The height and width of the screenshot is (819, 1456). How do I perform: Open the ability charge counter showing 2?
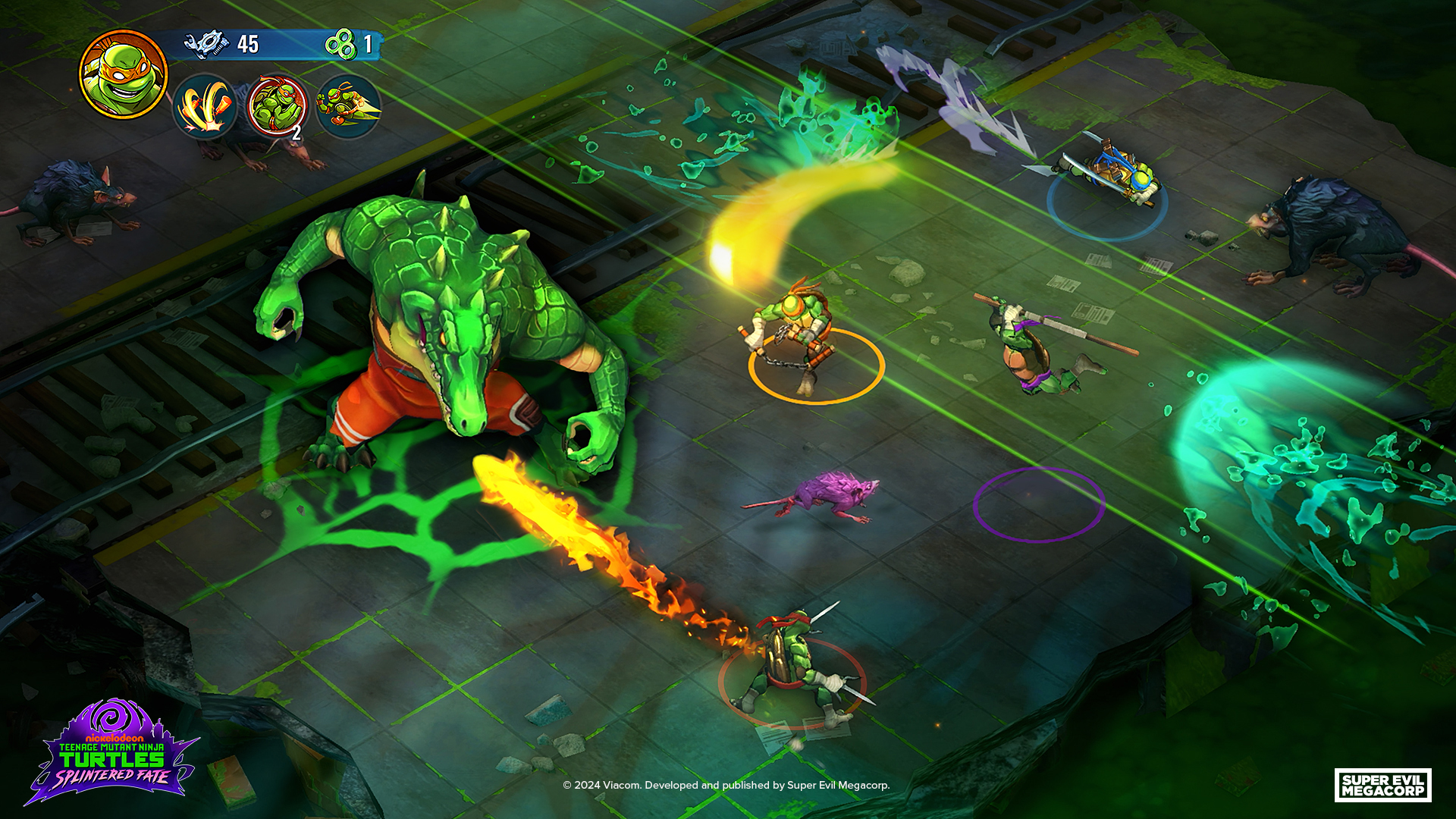click(x=296, y=133)
